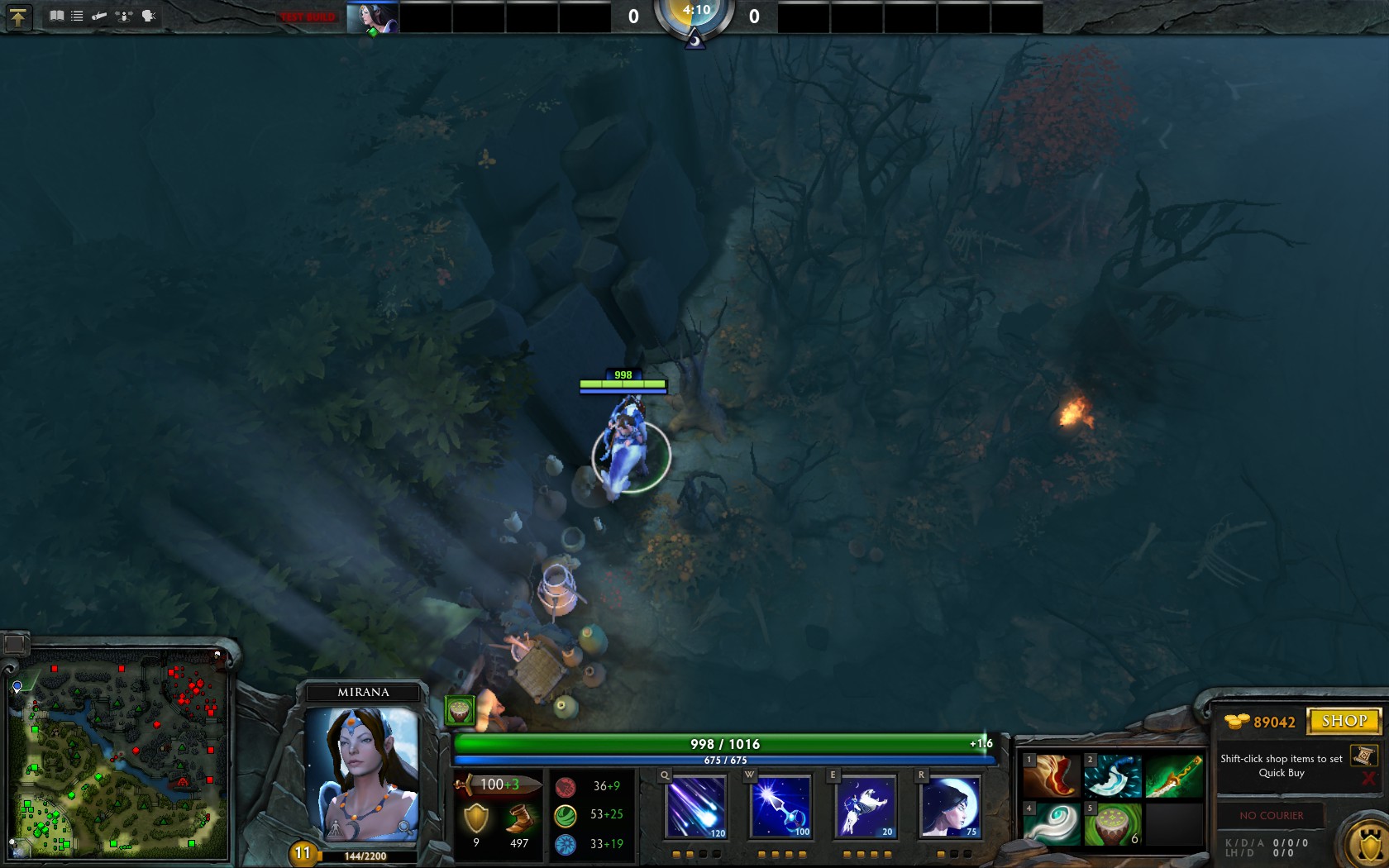The width and height of the screenshot is (1389, 868).
Task: Activate the glyph fortification shield button
Action: click(1368, 845)
